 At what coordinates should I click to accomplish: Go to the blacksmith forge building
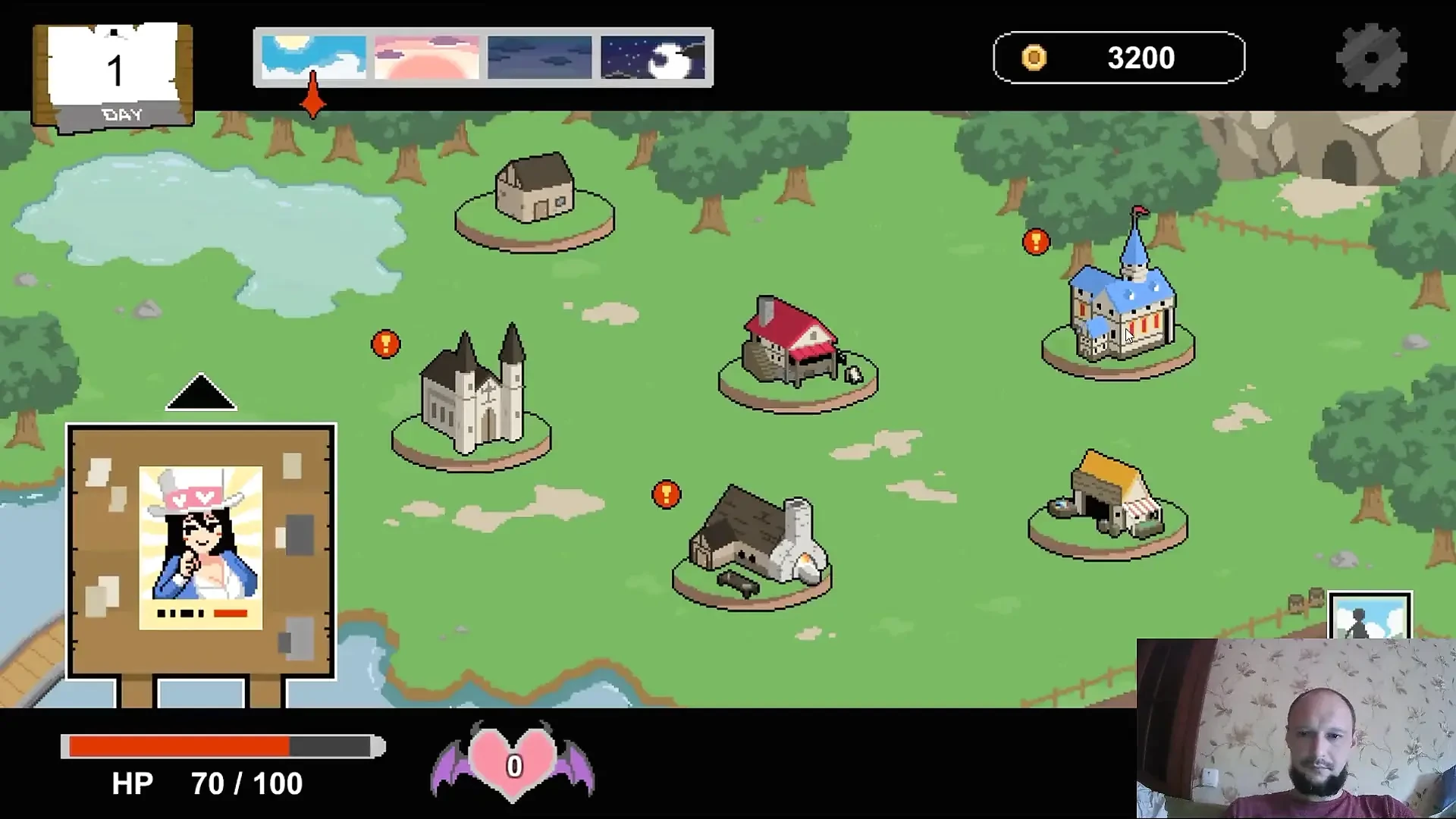pos(755,540)
